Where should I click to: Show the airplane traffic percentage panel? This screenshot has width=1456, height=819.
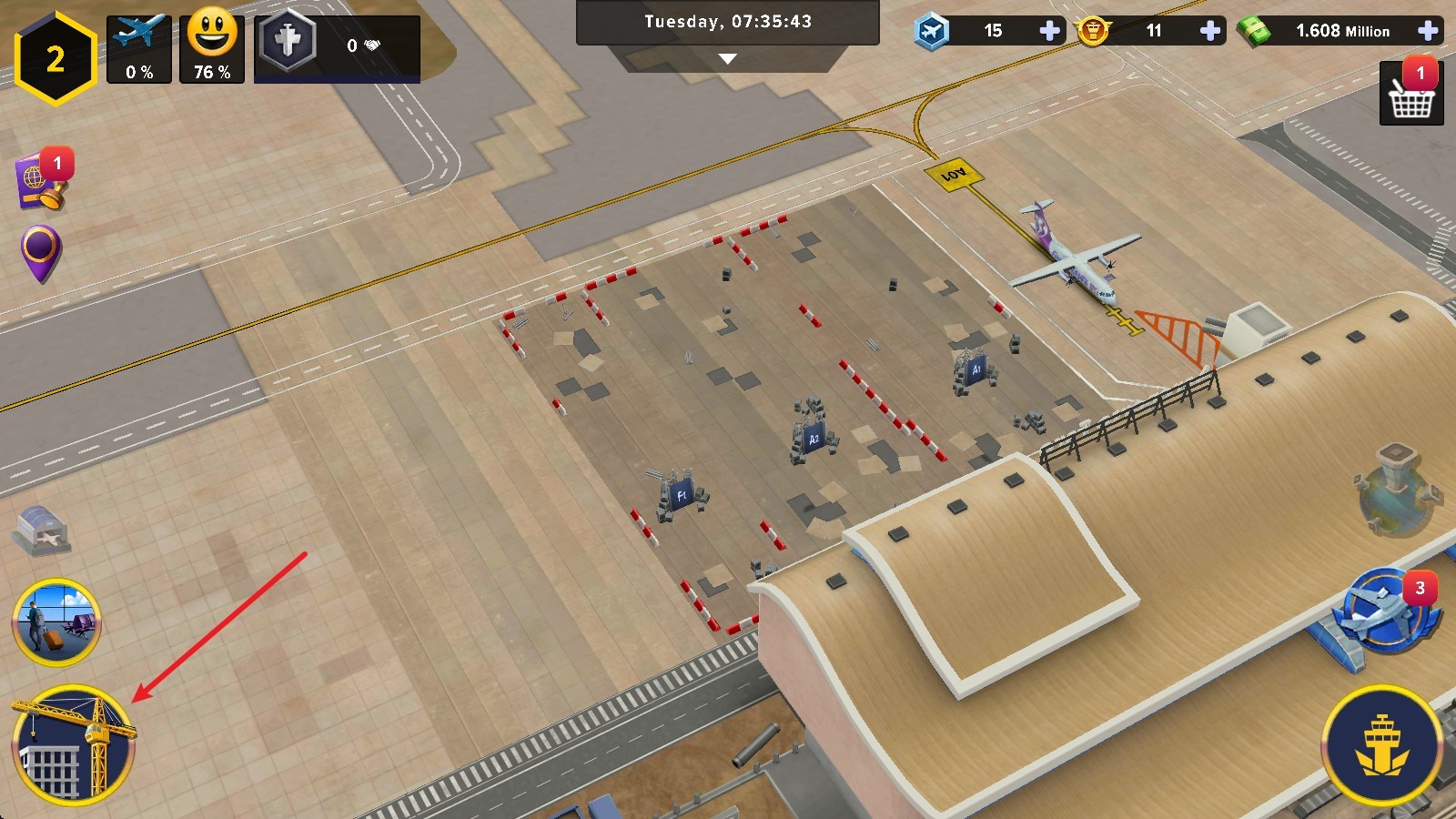pyautogui.click(x=139, y=49)
